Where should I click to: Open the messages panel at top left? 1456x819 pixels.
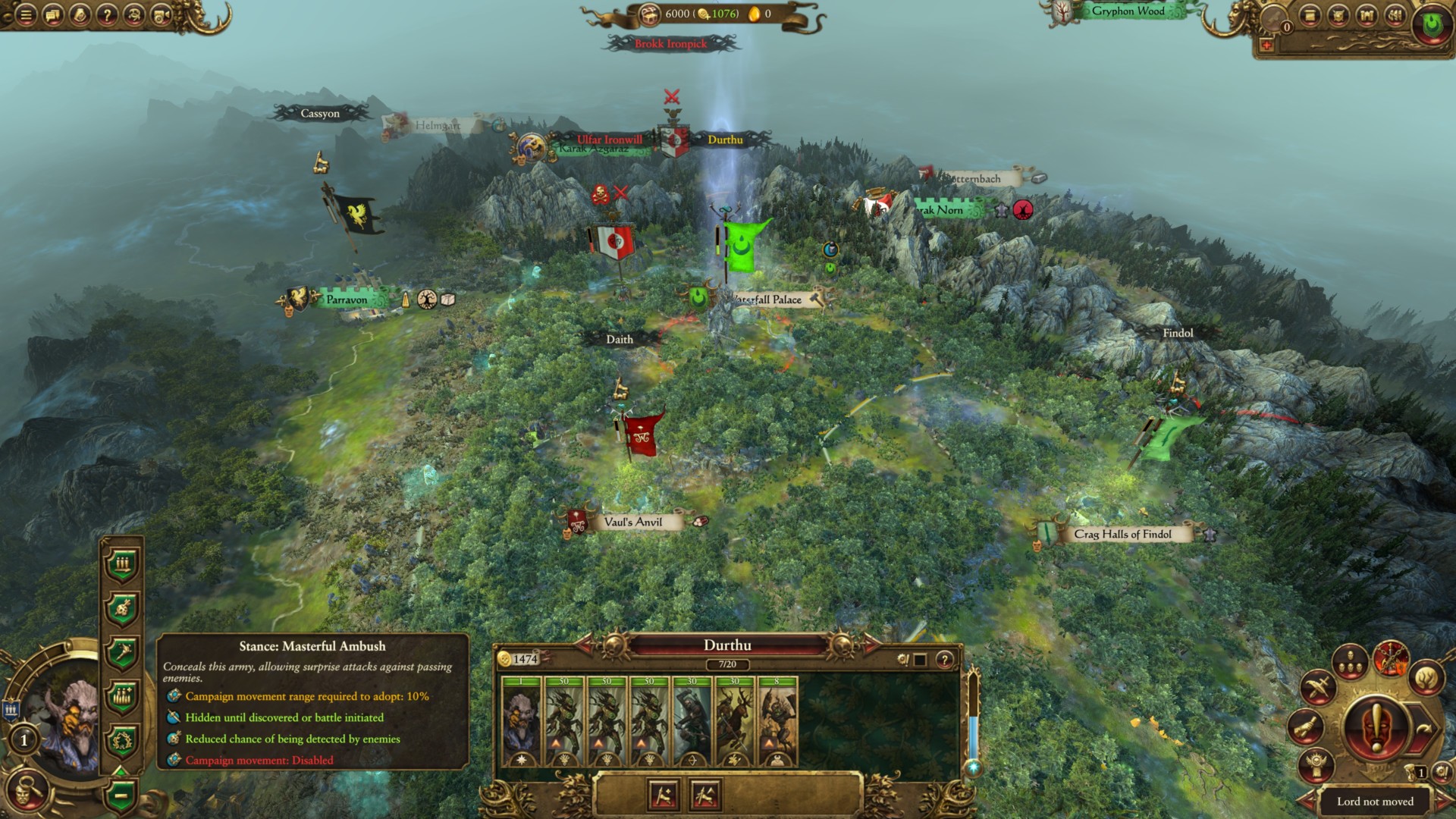(52, 14)
